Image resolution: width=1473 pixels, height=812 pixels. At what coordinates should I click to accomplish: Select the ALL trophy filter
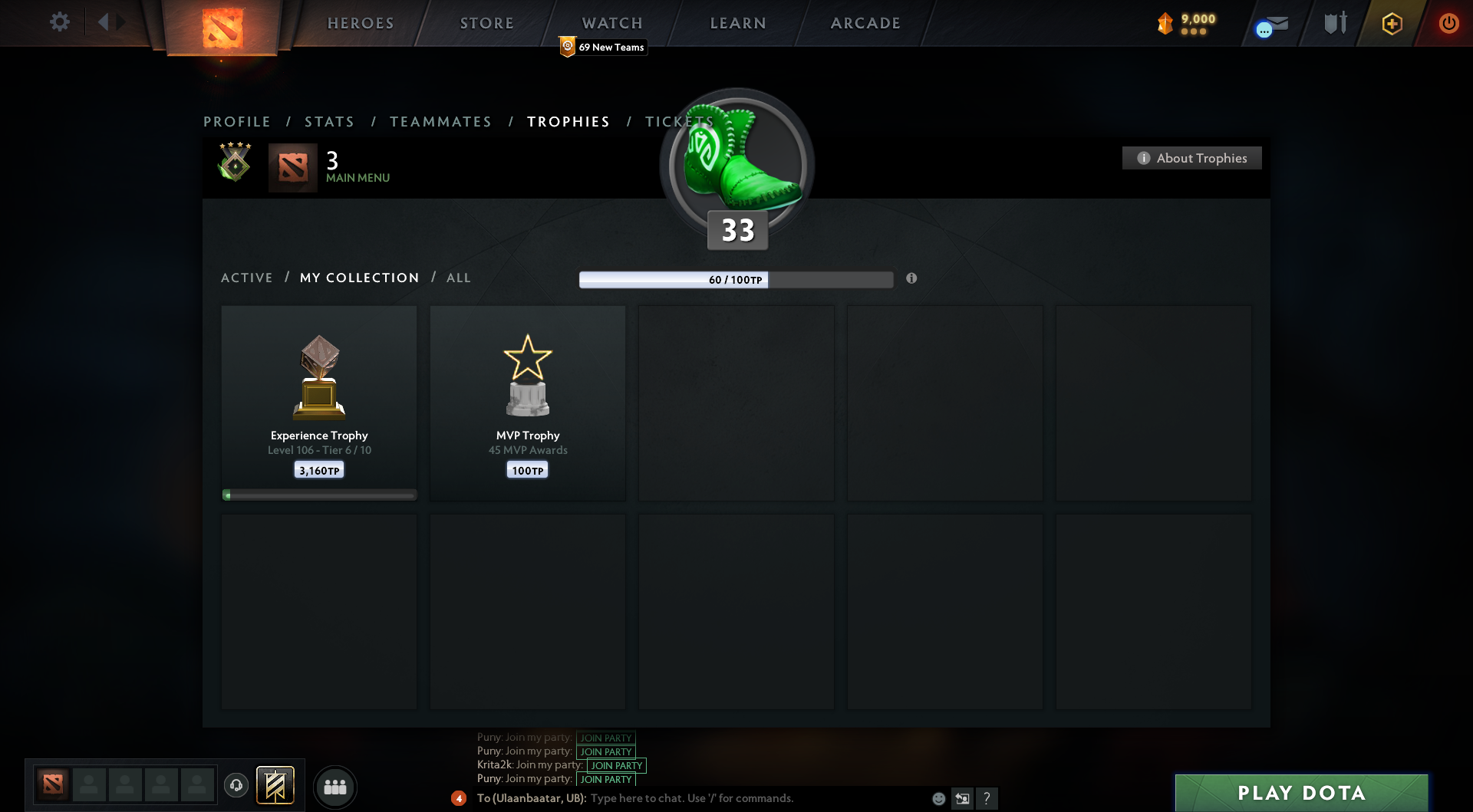tap(458, 278)
